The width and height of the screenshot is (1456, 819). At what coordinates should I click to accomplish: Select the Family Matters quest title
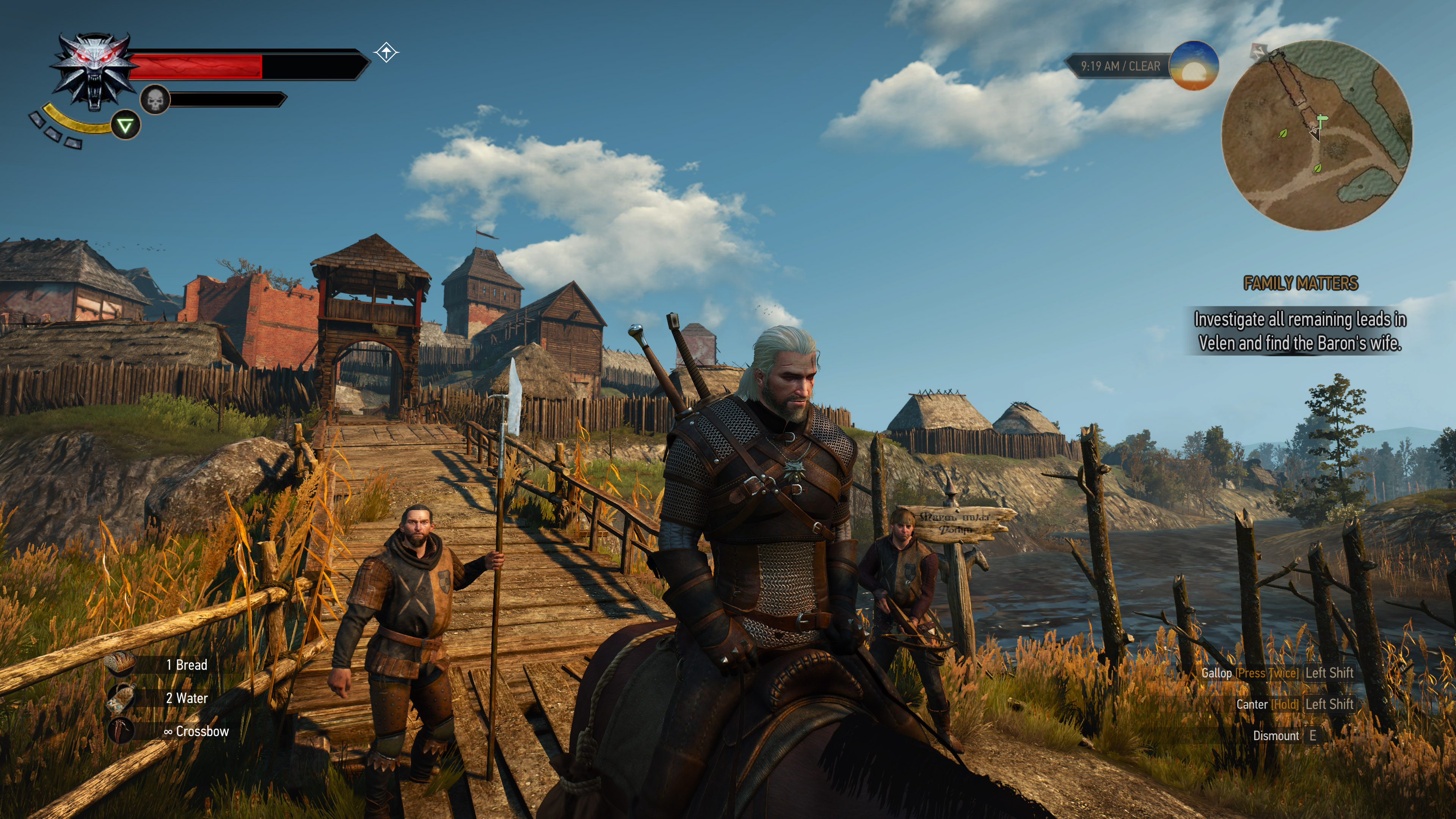click(1300, 282)
